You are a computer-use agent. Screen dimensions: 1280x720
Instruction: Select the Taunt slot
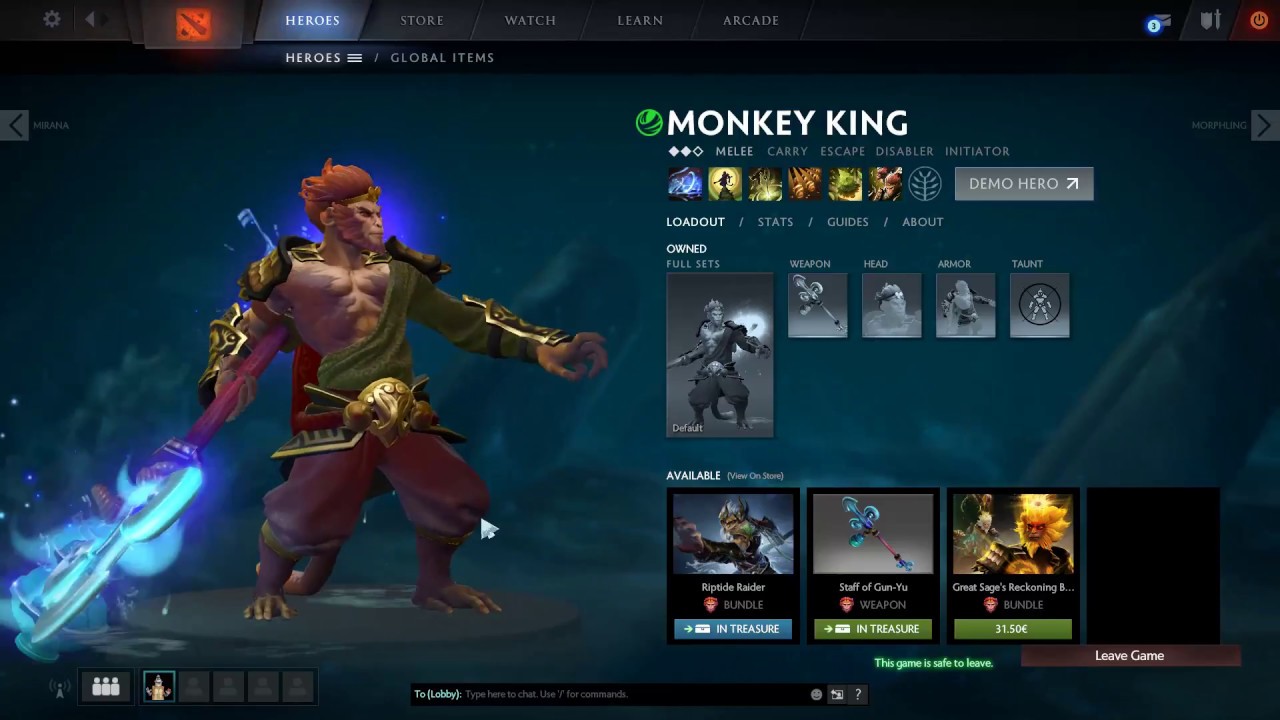click(x=1039, y=305)
